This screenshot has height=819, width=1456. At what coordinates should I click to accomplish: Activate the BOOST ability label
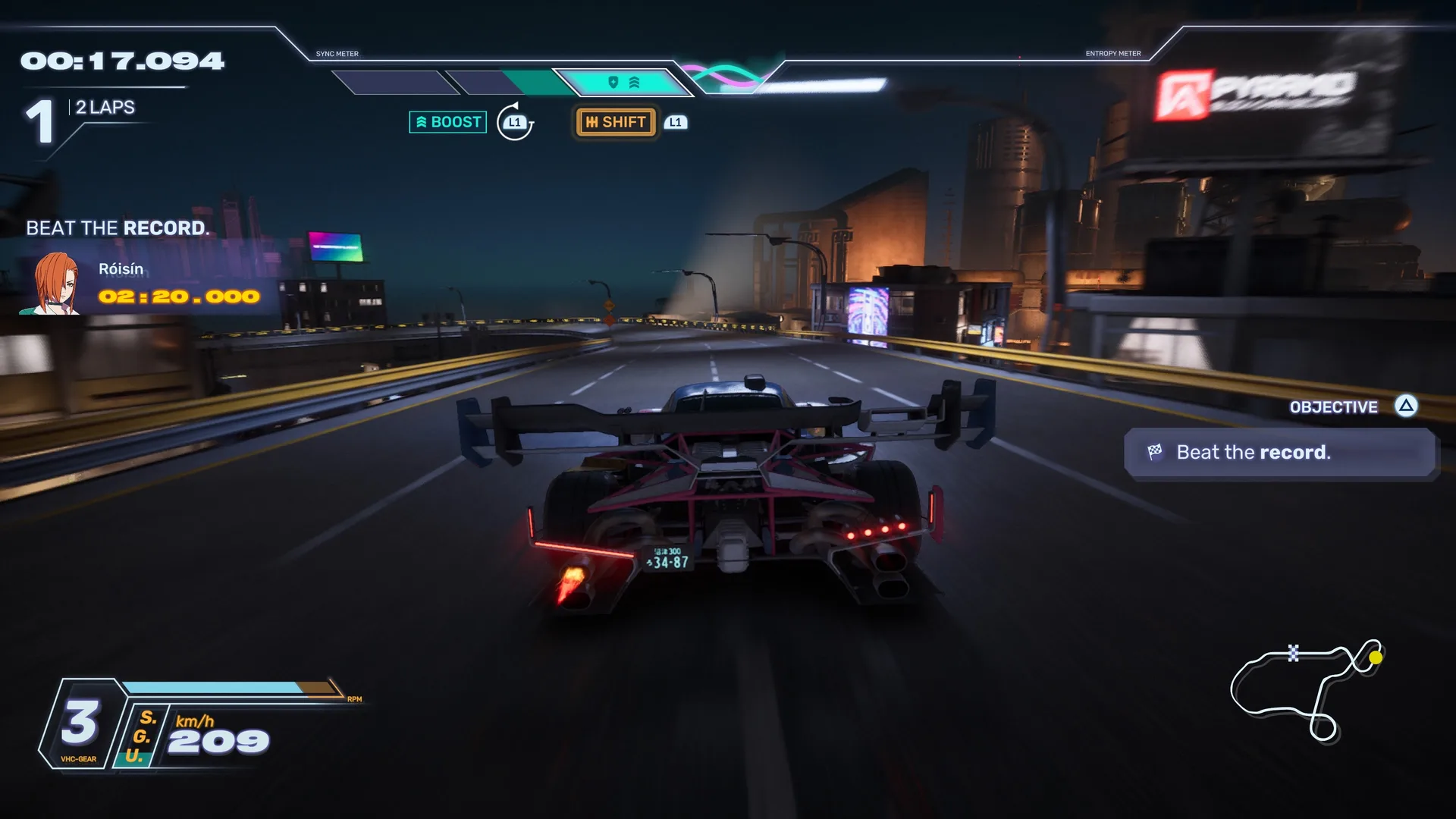pos(447,122)
